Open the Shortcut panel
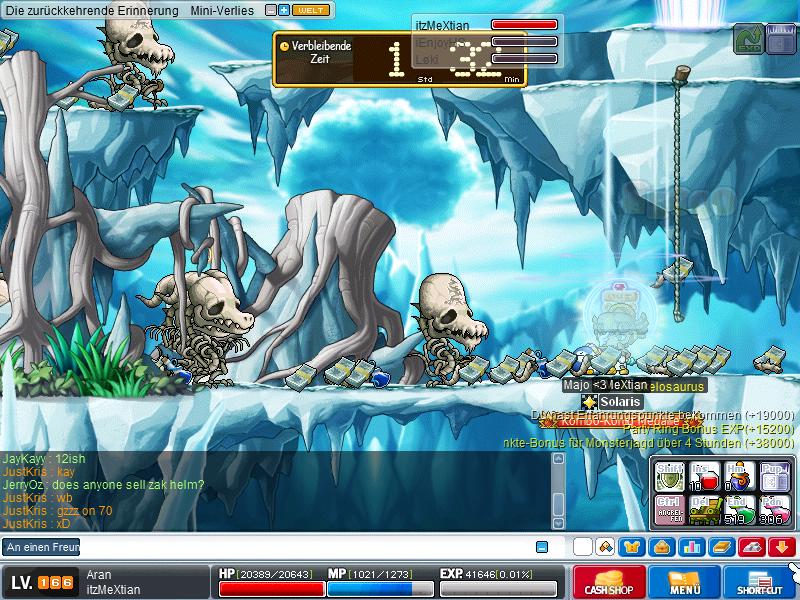 tap(760, 583)
